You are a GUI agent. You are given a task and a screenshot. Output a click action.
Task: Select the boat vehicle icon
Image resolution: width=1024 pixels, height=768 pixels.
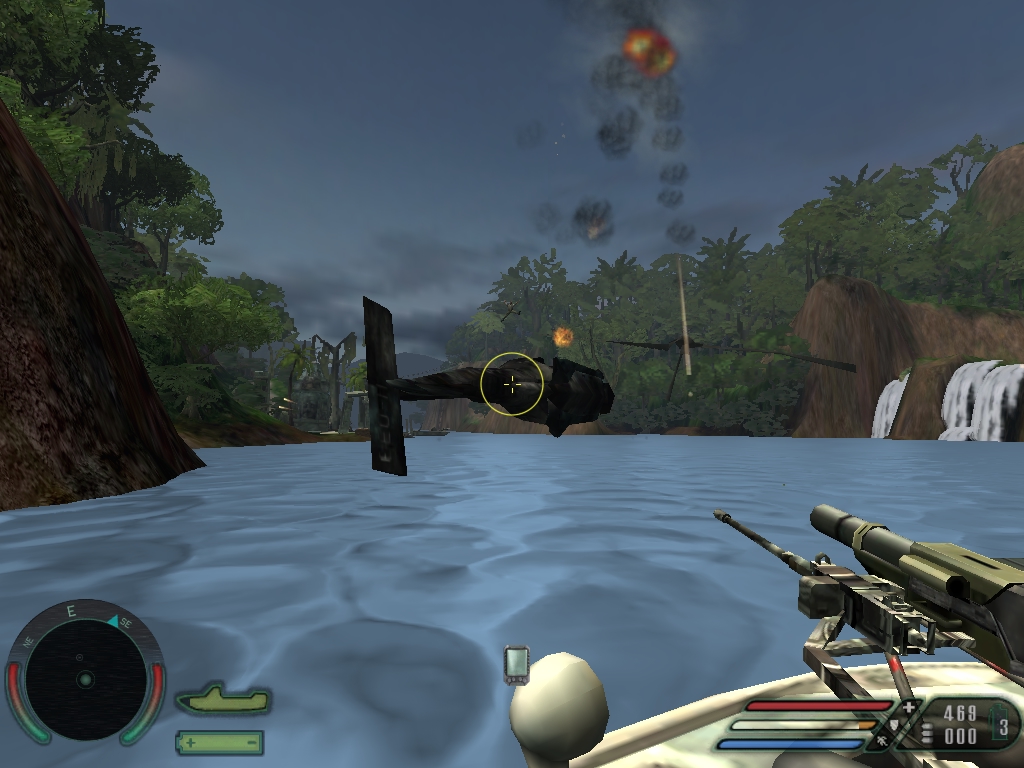(x=223, y=699)
